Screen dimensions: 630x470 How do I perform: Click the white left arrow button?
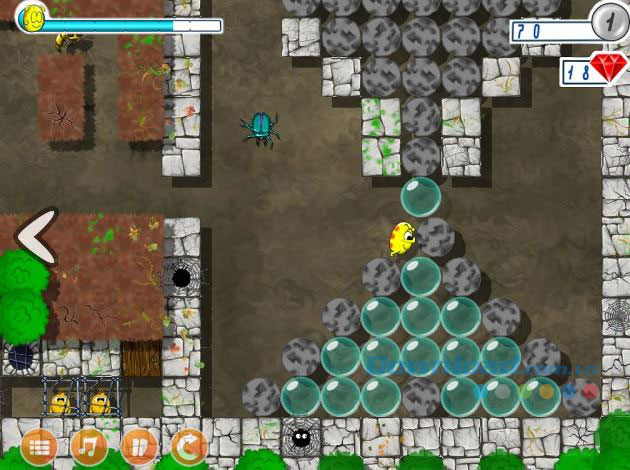(37, 237)
